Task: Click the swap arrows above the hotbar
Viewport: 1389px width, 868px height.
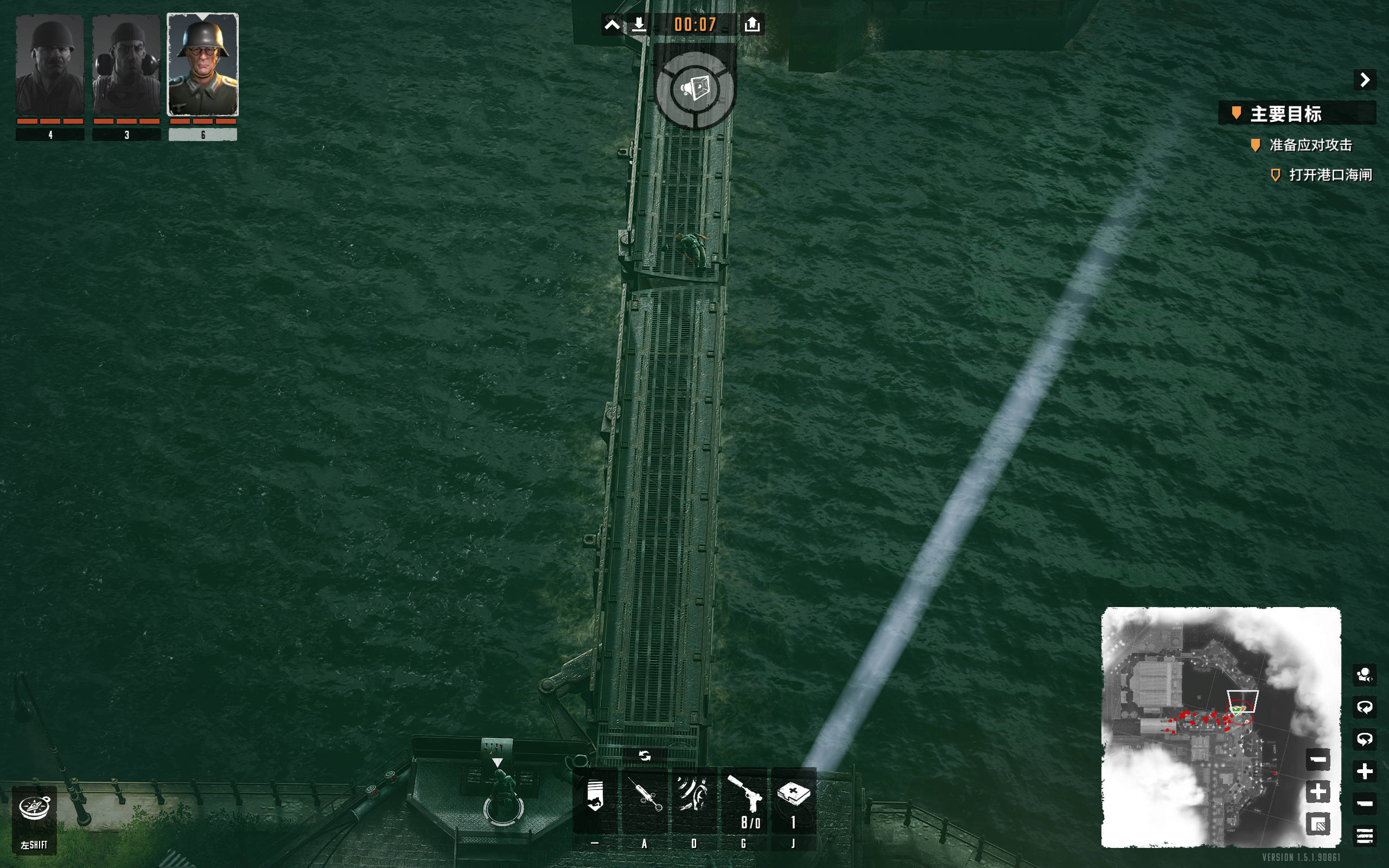Action: point(645,756)
